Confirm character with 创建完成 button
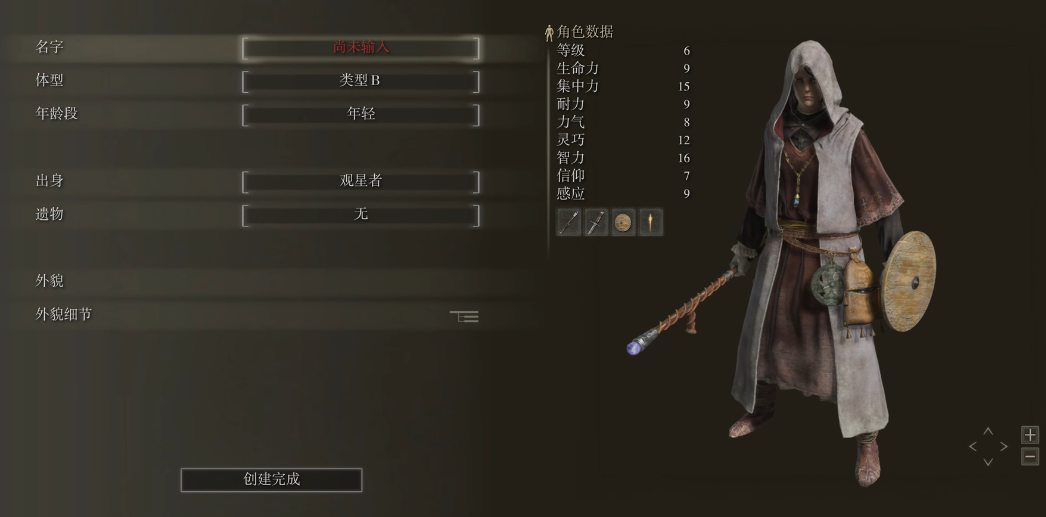 [x=271, y=480]
